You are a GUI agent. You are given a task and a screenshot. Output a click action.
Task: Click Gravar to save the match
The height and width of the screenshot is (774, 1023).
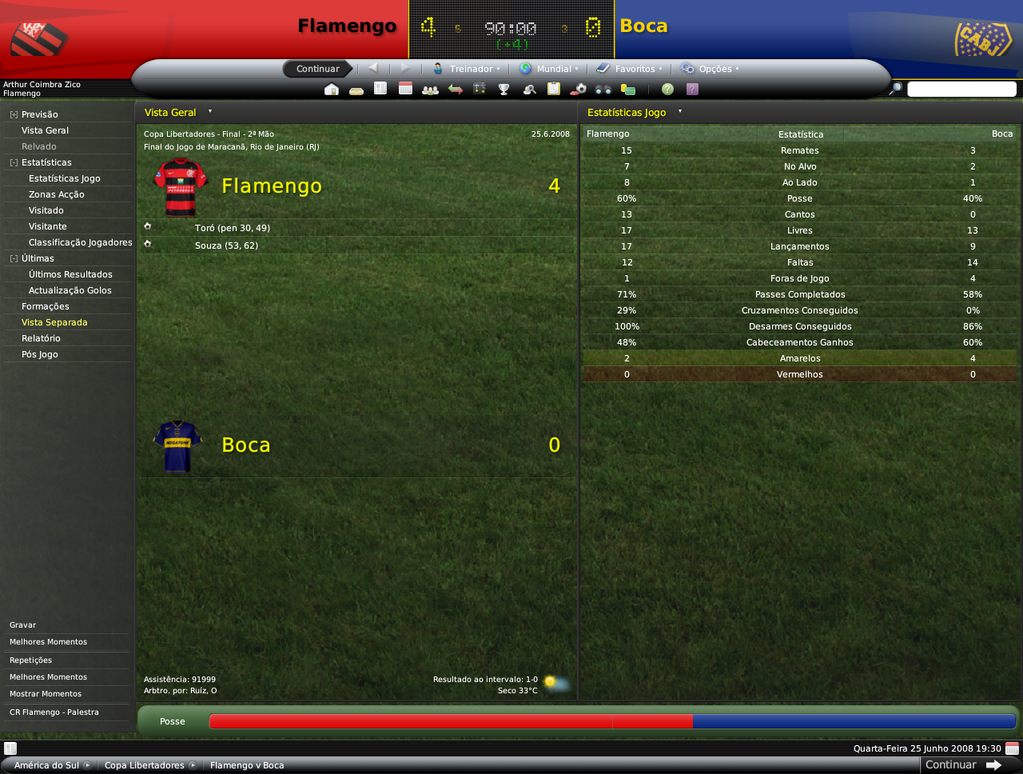23,625
